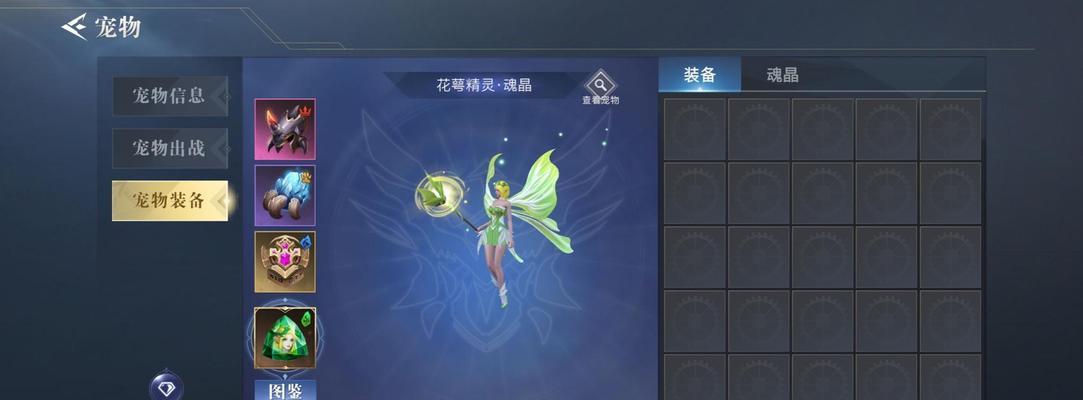Open the 宠物信息 menu entry
1083x400 pixels.
(x=169, y=96)
